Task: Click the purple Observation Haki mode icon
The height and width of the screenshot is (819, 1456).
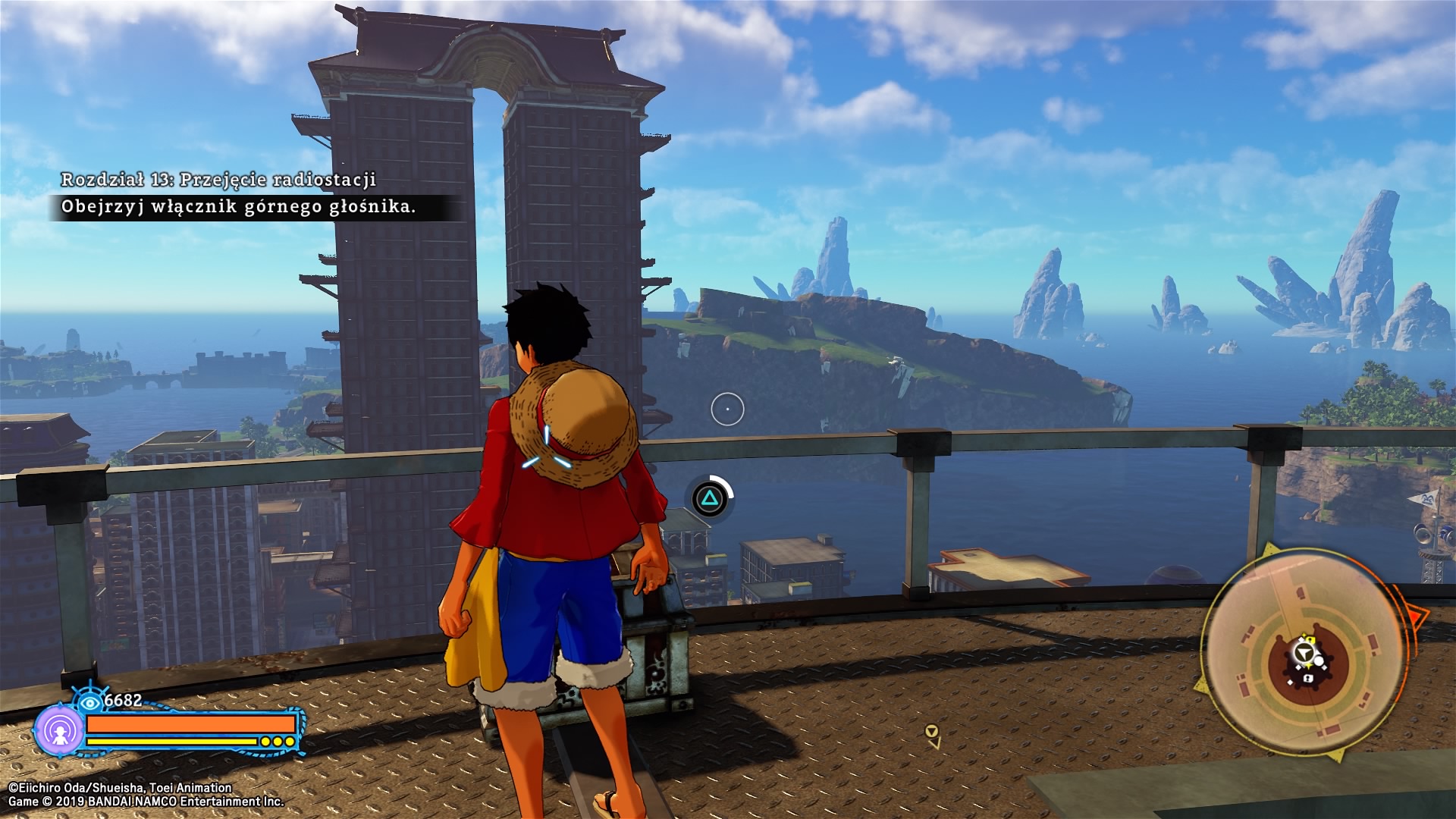Action: 58,731
